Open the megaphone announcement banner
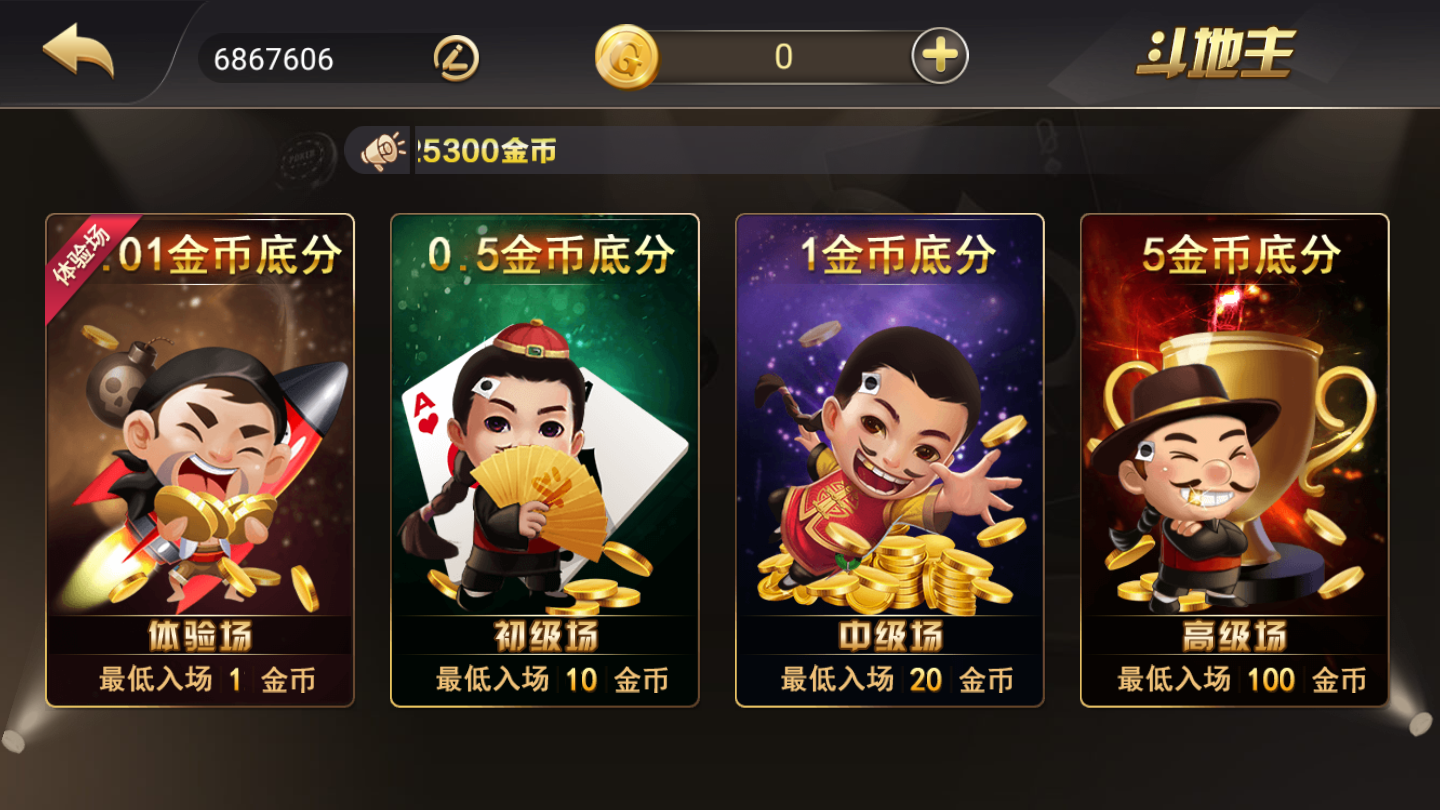The width and height of the screenshot is (1440, 810). click(380, 150)
